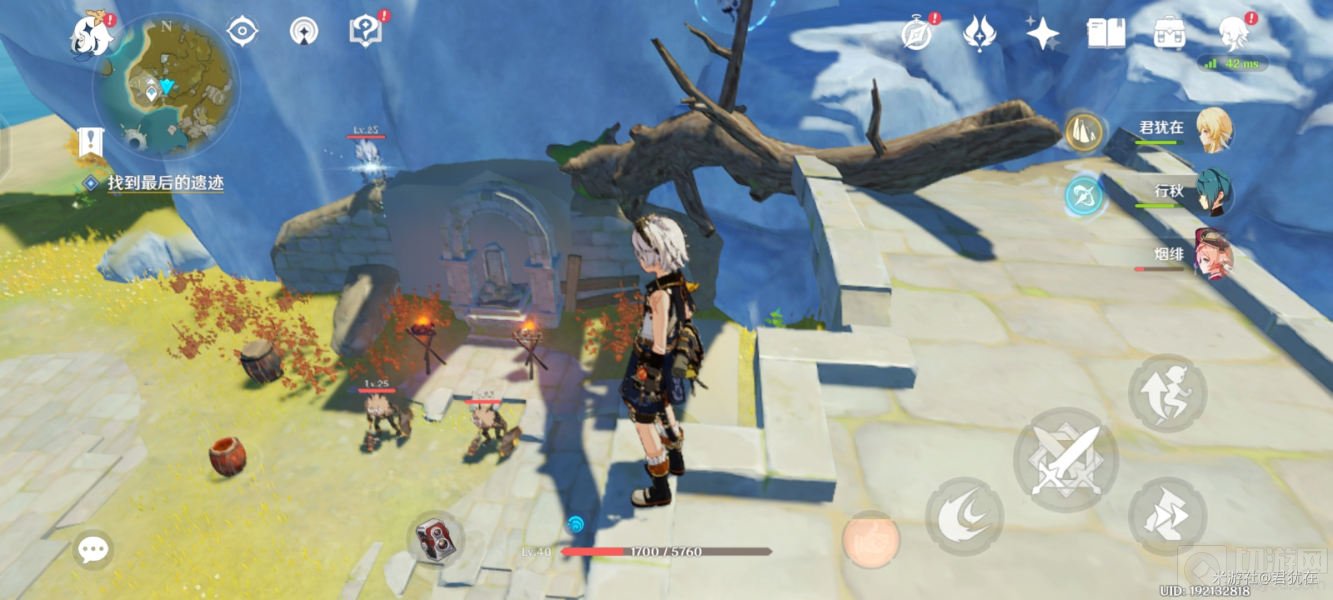
Task: Tap the crossed-swords normal attack button
Action: 1065,460
